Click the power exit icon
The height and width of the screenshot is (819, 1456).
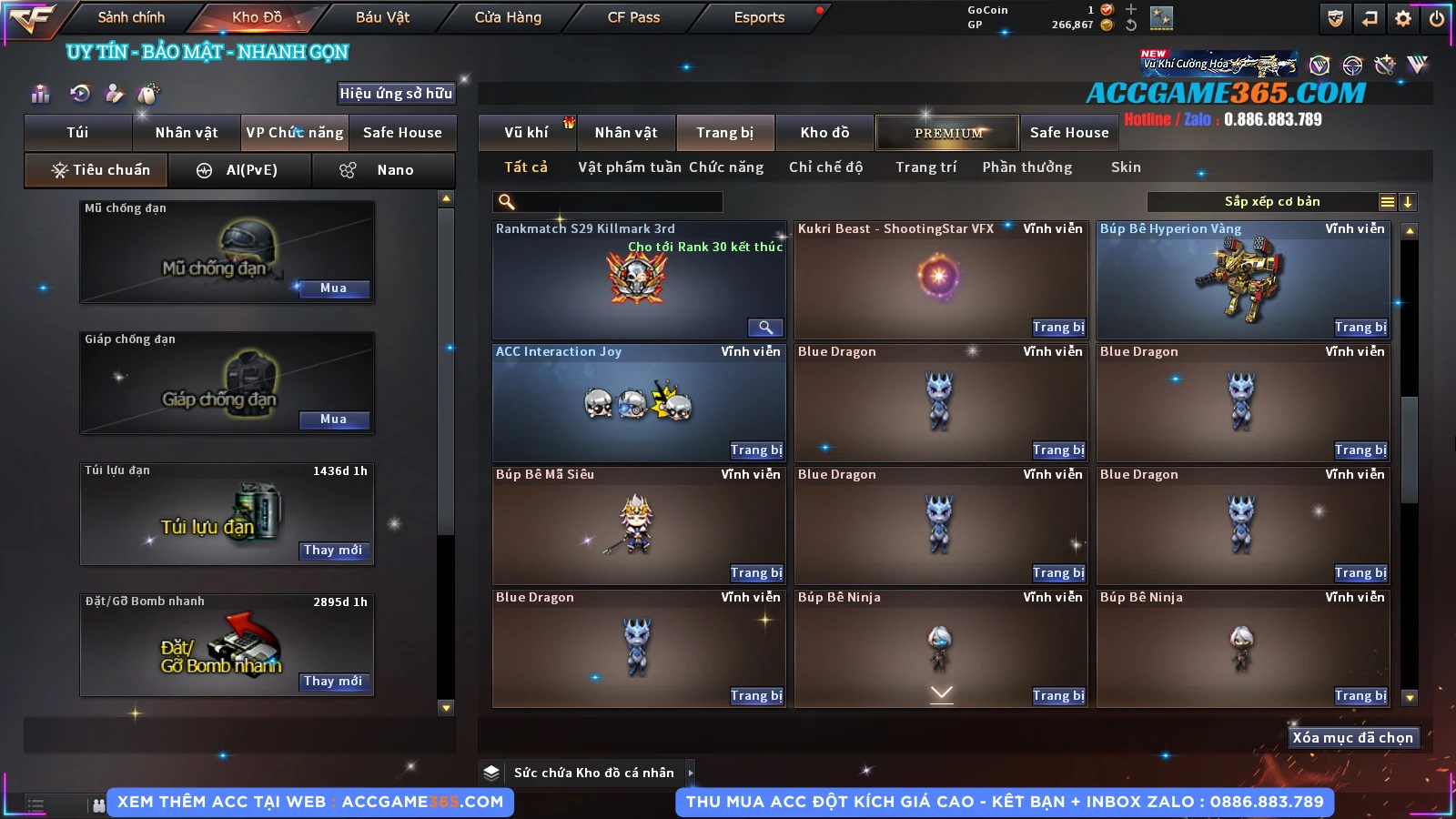(x=1437, y=18)
